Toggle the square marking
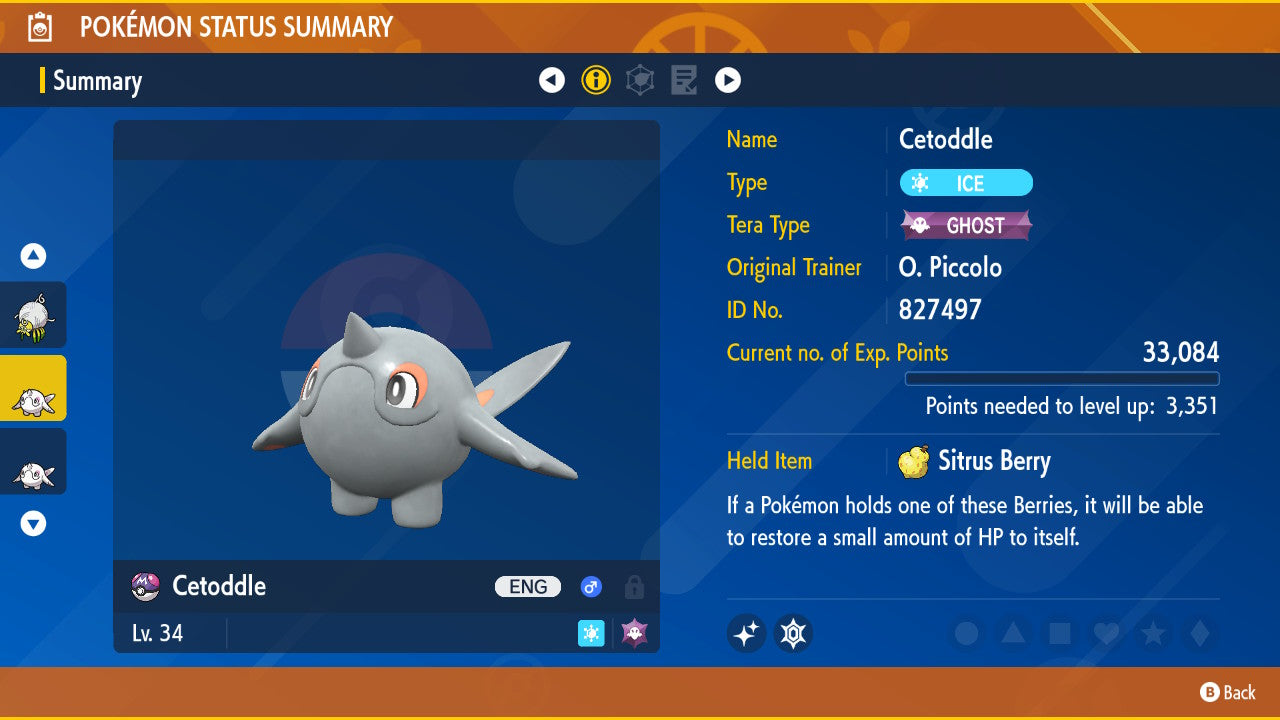Image resolution: width=1280 pixels, height=720 pixels. [x=1059, y=633]
